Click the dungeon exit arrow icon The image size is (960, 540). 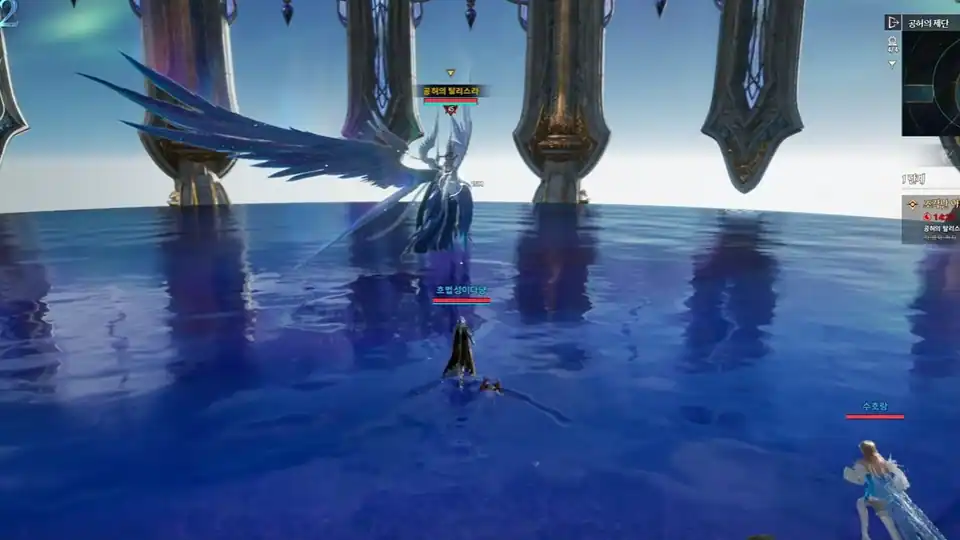tap(893, 22)
